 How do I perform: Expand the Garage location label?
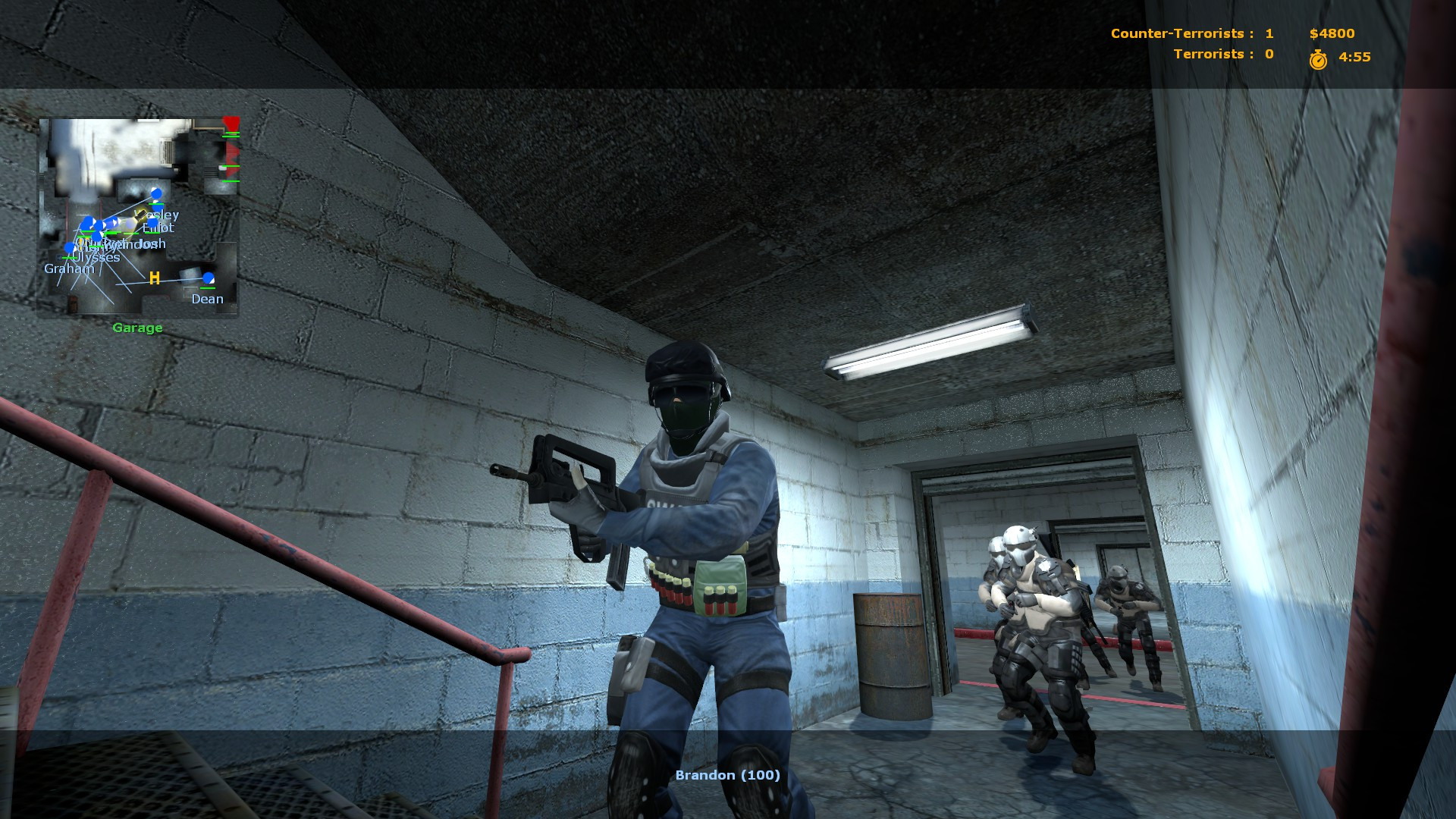[136, 328]
